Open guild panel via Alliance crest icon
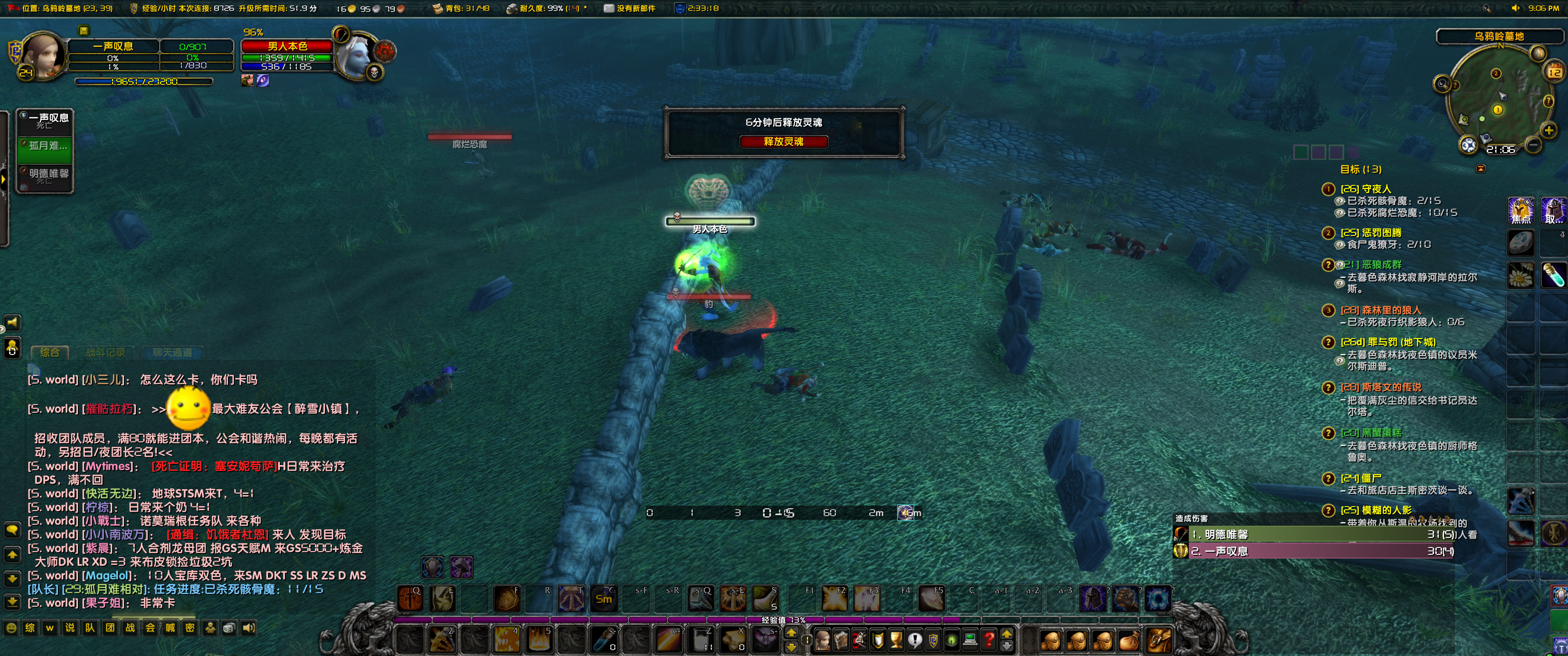Screen dimensions: 1568x656 [934, 640]
